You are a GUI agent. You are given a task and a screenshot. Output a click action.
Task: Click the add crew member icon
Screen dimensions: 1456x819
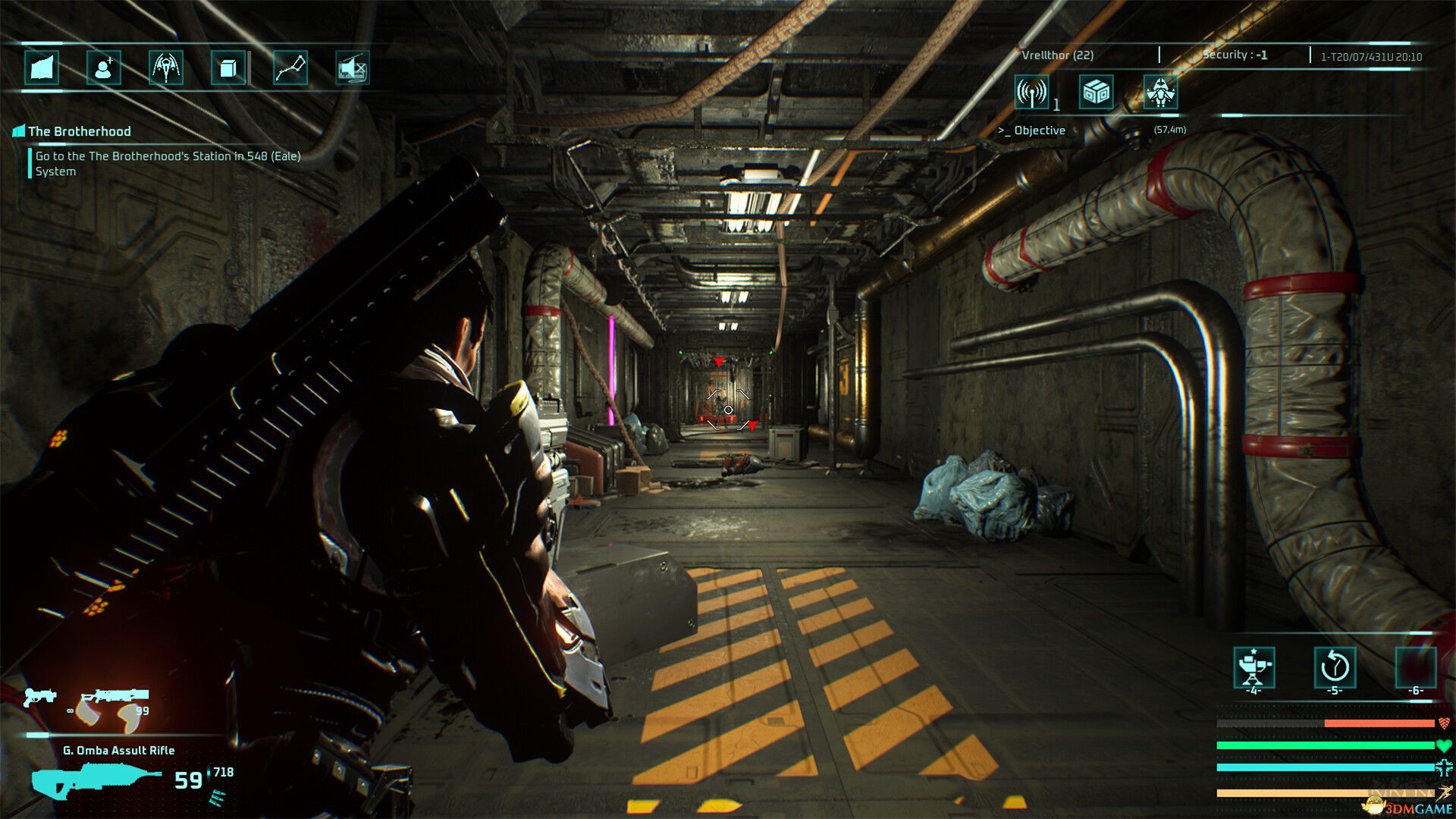click(x=104, y=68)
